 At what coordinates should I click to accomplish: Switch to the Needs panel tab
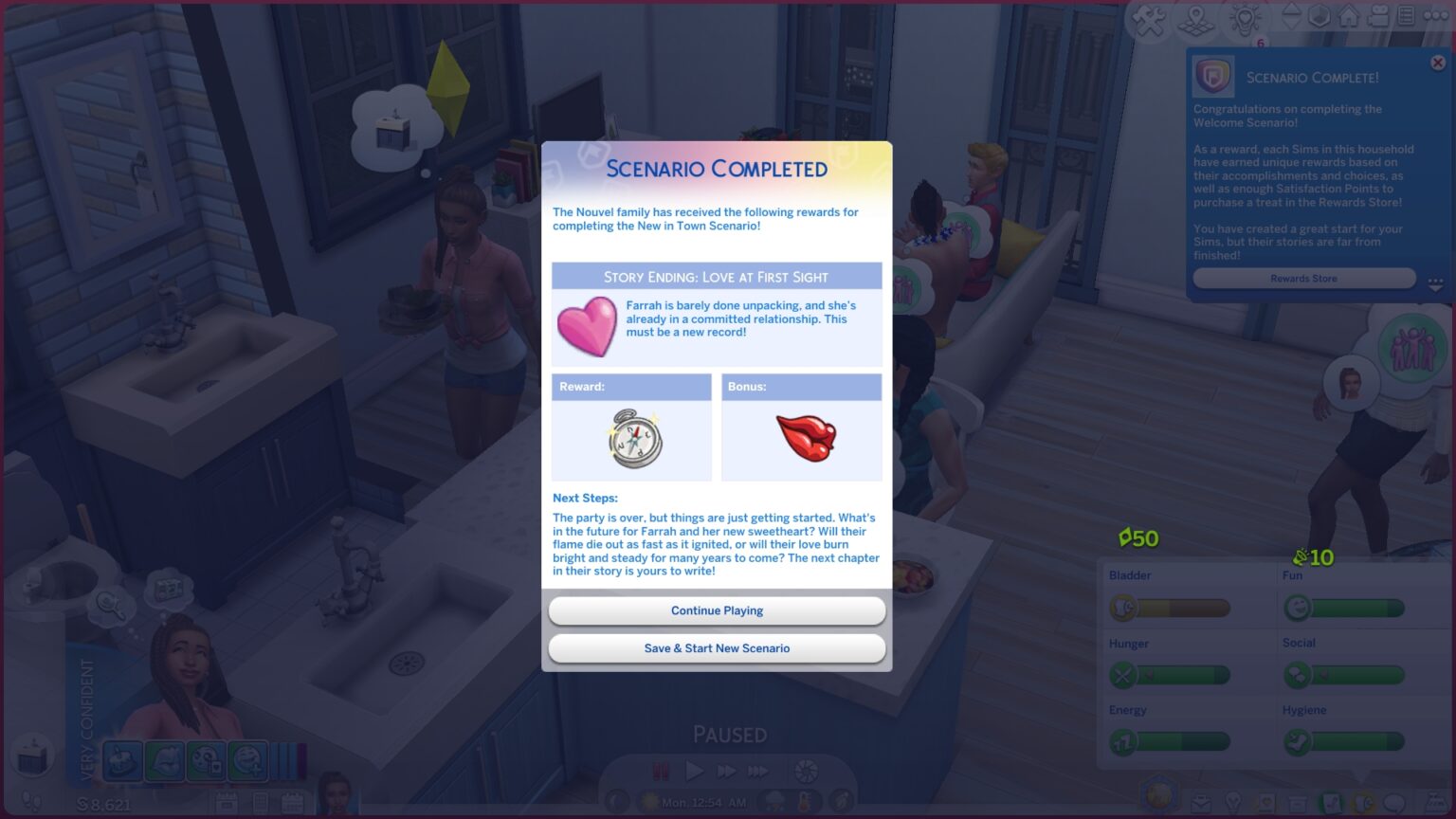[x=1362, y=802]
